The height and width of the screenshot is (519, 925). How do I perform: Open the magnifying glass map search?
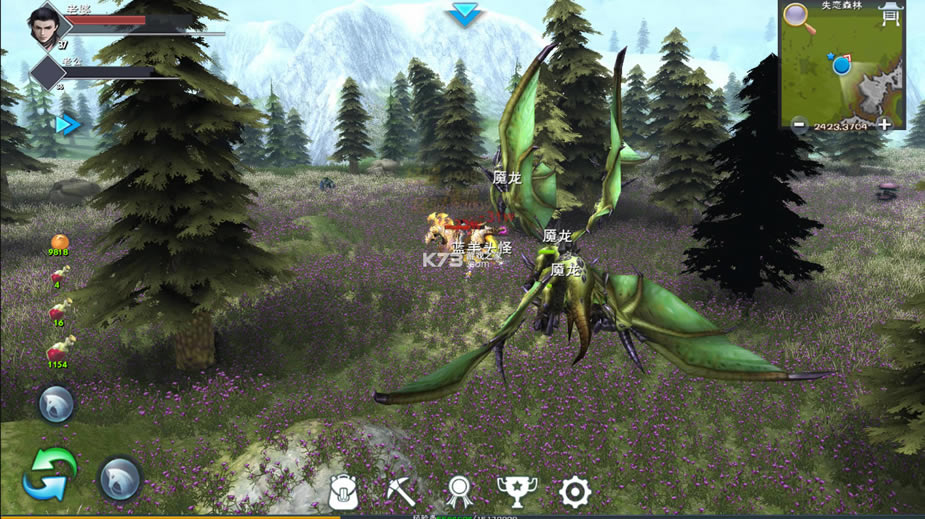coord(798,16)
